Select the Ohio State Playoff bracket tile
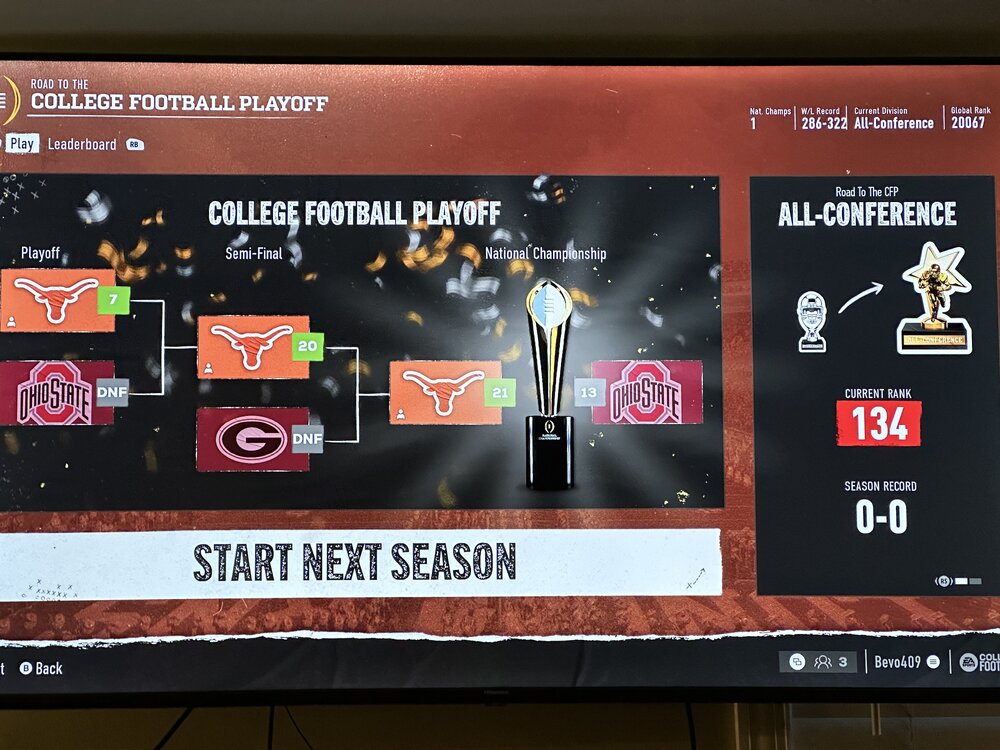This screenshot has width=1000, height=750. [x=56, y=393]
